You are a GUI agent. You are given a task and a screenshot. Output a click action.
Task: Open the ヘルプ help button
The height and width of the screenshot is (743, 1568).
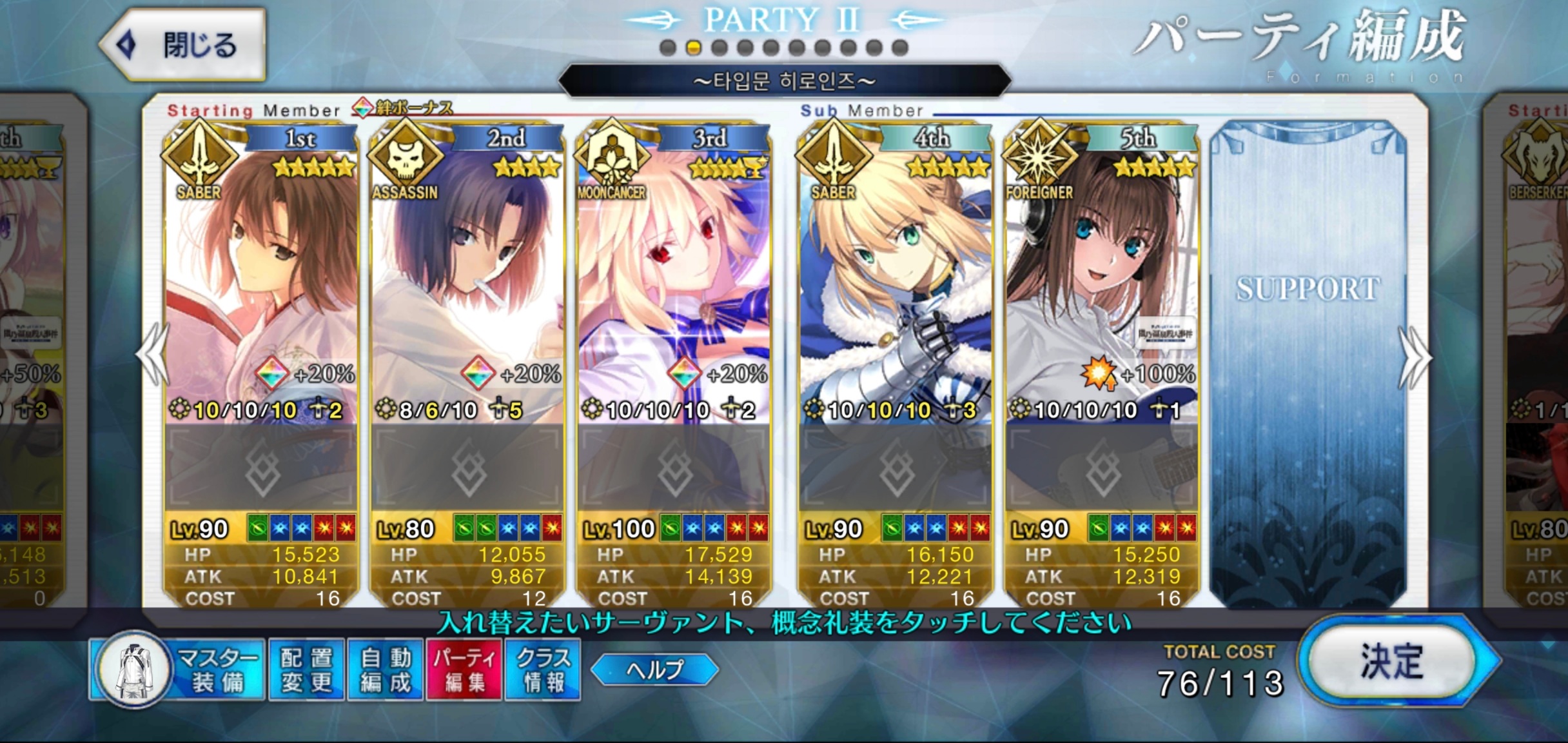point(654,669)
